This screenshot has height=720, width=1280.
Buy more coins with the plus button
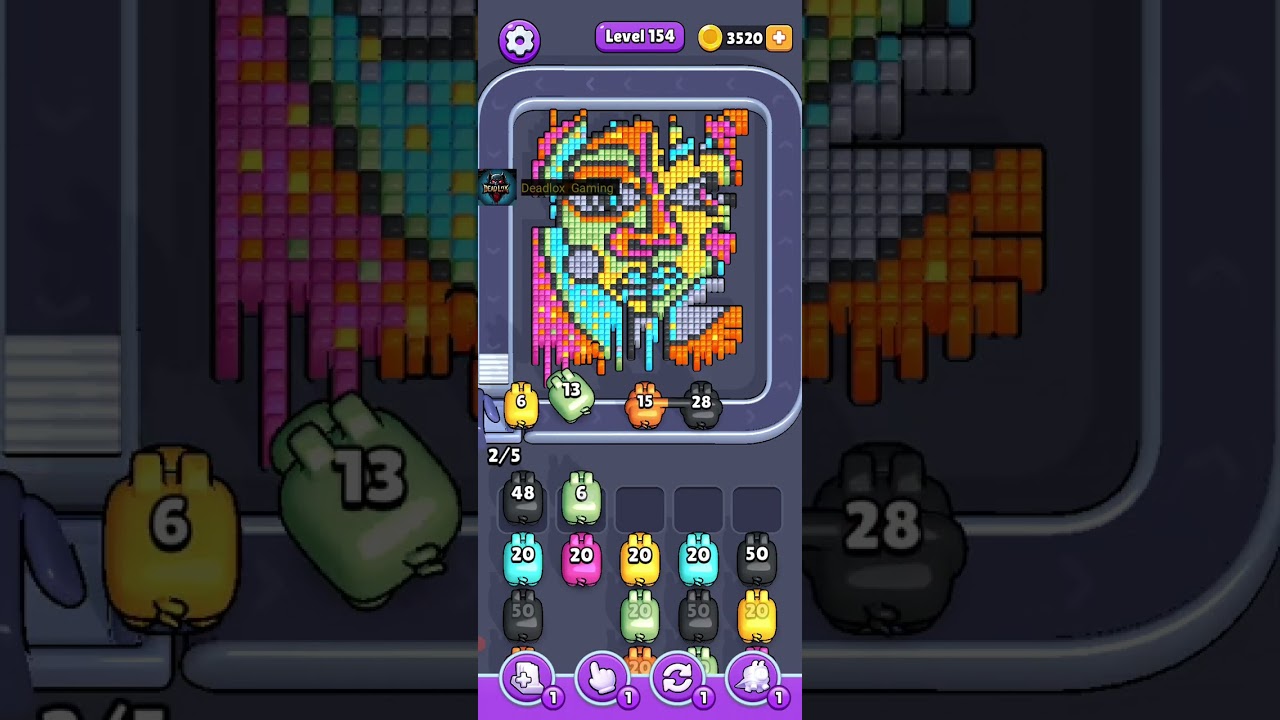[778, 38]
